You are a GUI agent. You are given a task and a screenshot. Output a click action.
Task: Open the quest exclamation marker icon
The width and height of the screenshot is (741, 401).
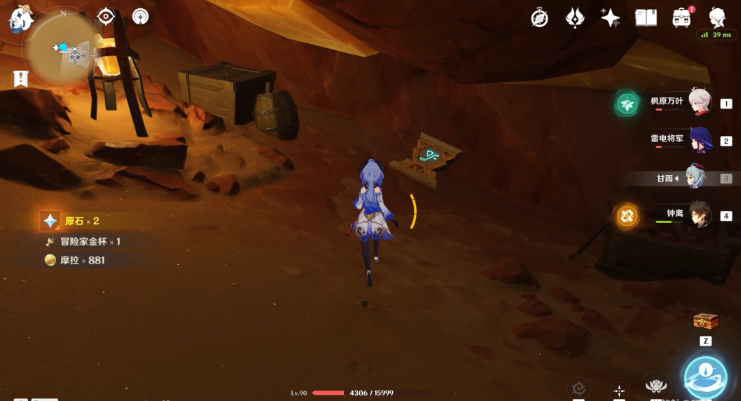[20, 78]
